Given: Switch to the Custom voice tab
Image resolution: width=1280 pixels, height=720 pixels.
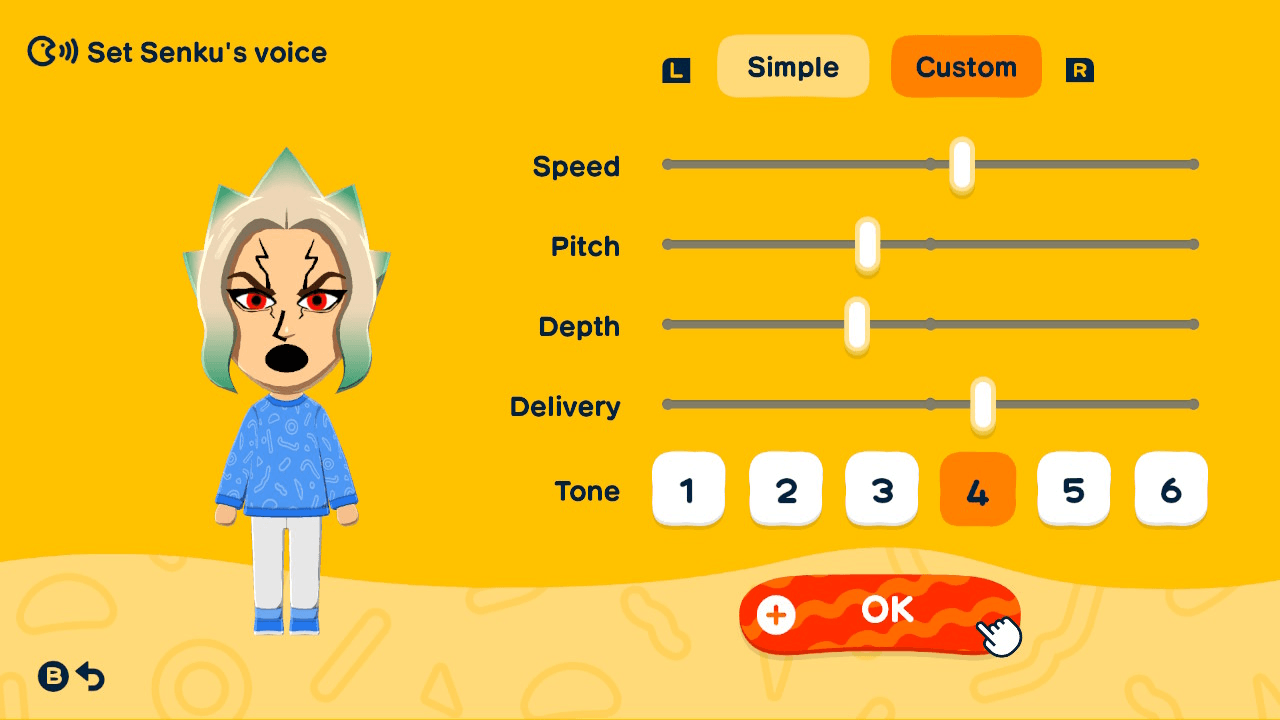Looking at the screenshot, I should 966,66.
